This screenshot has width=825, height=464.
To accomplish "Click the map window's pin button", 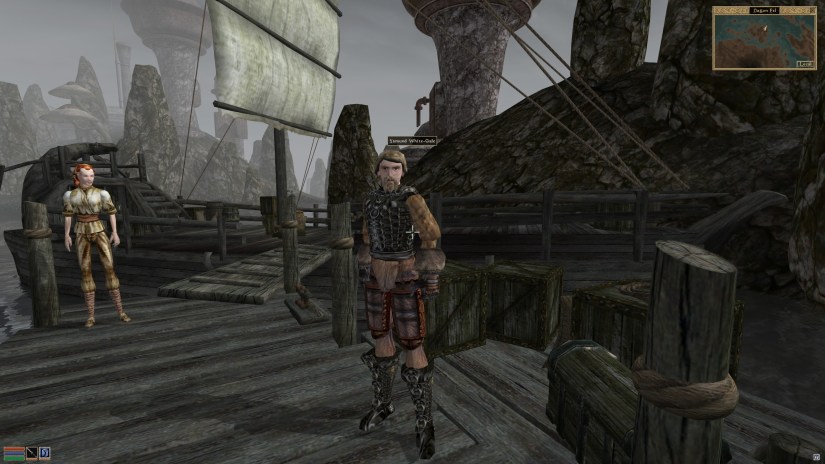I will point(811,10).
